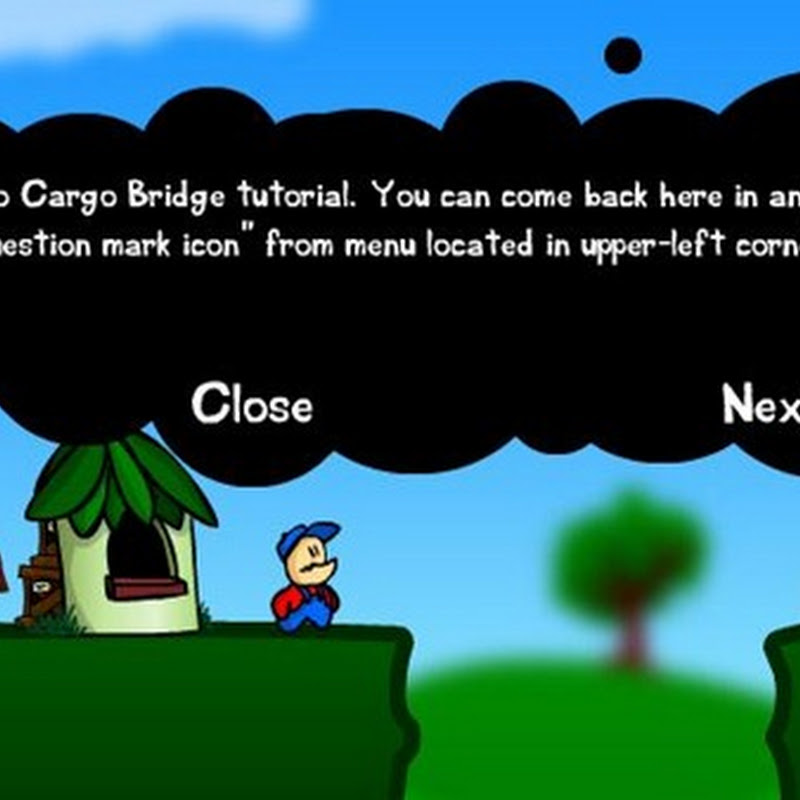Close the Cargo Bridge tutorial dialog
800x800 pixels.
(x=252, y=405)
